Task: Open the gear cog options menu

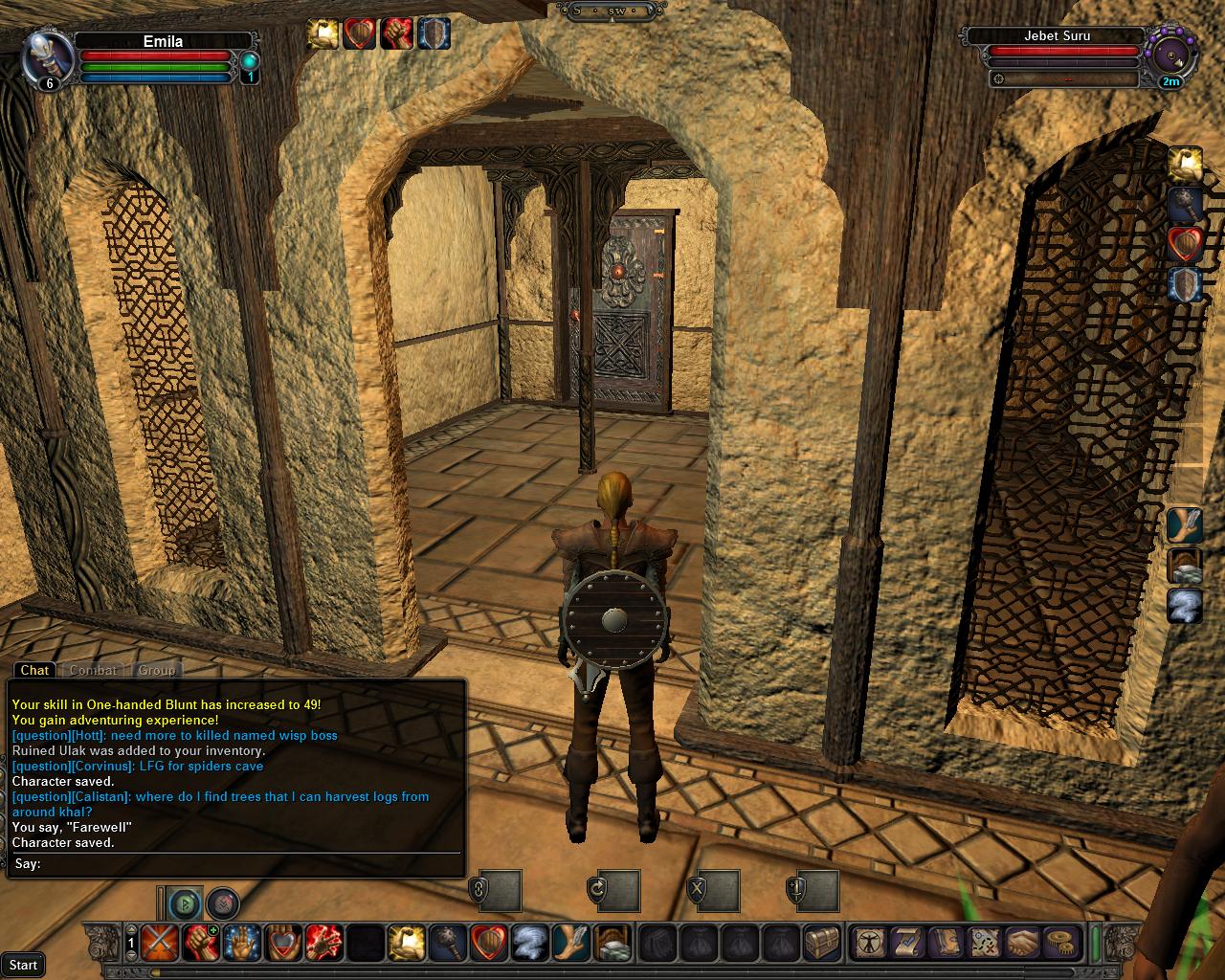Action: click(1059, 943)
